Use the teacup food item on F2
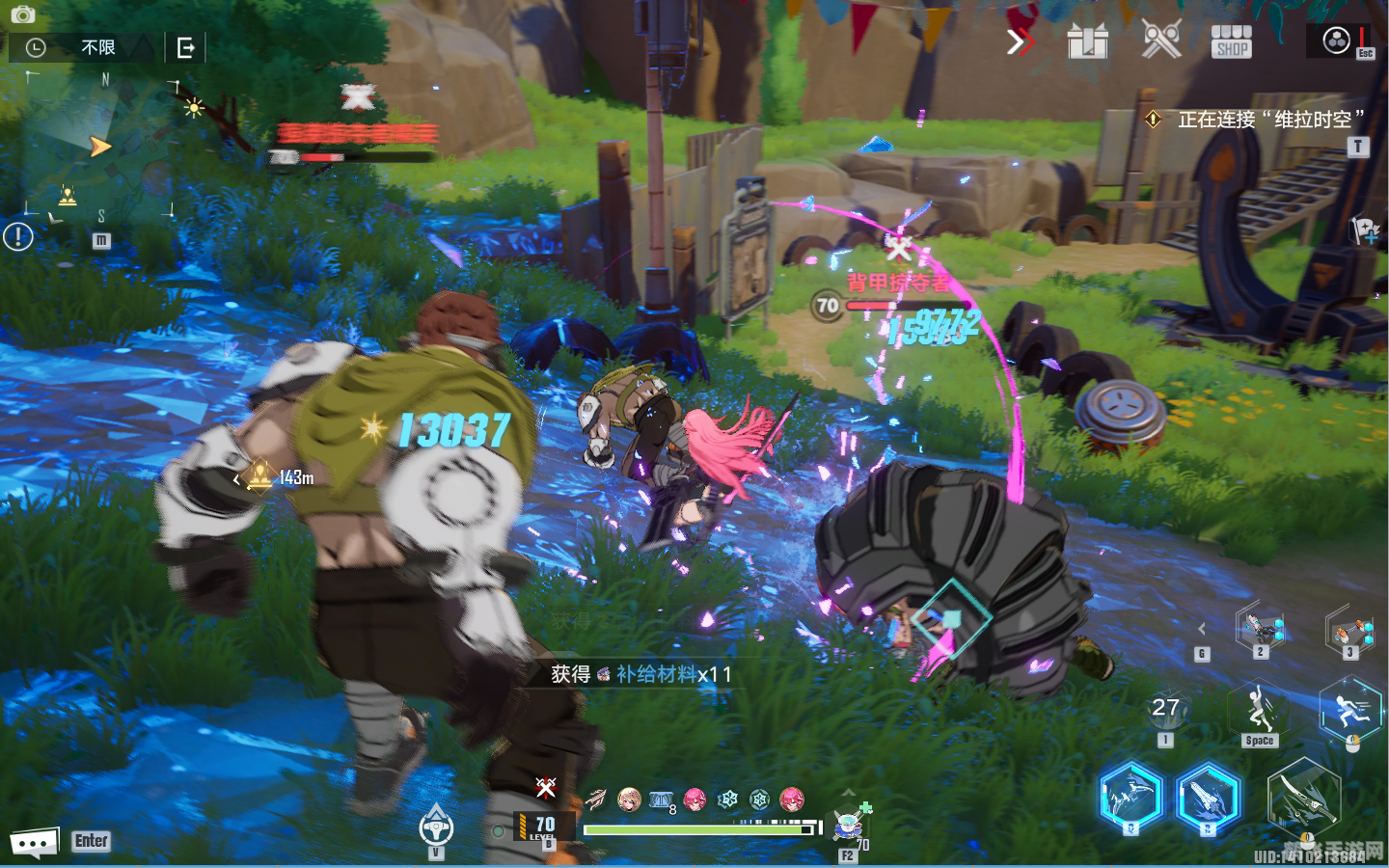Screen dimensions: 1389x868 (847, 827)
